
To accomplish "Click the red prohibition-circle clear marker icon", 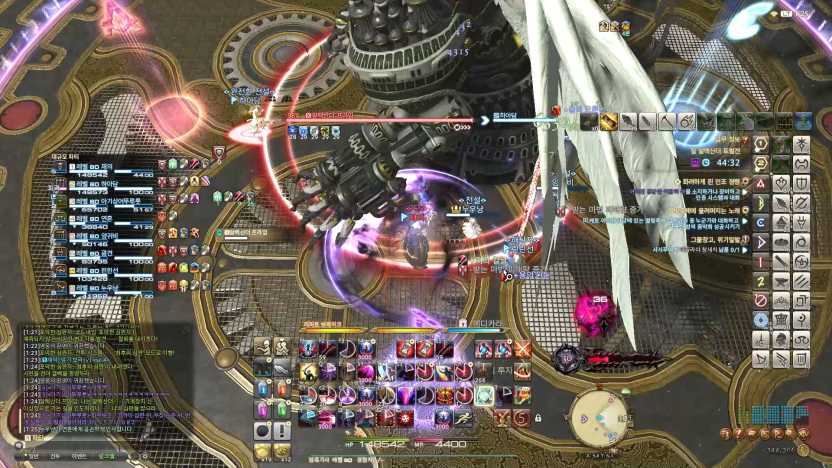I will point(762,300).
